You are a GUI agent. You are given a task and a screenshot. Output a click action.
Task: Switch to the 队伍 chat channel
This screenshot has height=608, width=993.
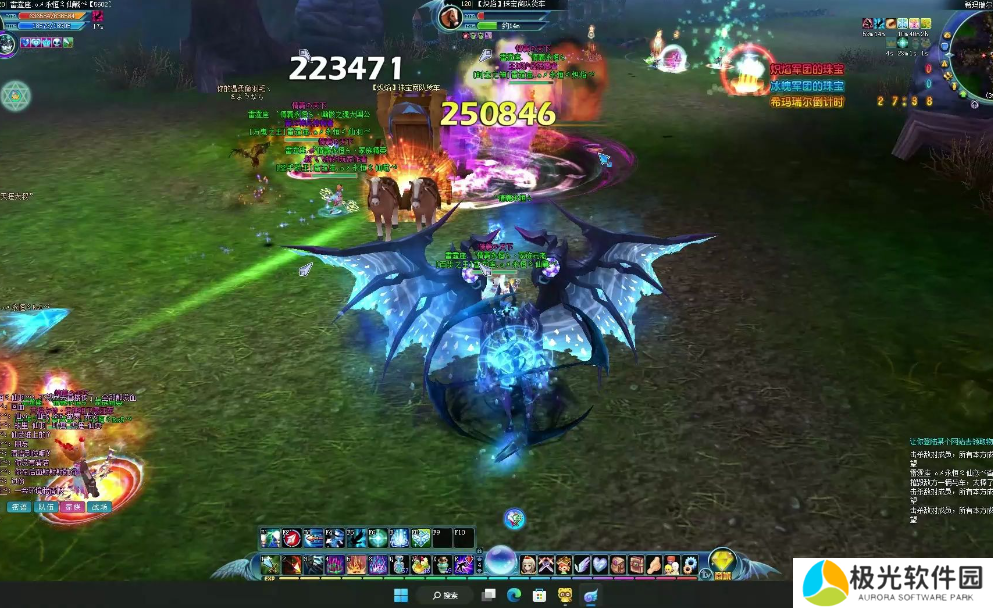[x=45, y=507]
